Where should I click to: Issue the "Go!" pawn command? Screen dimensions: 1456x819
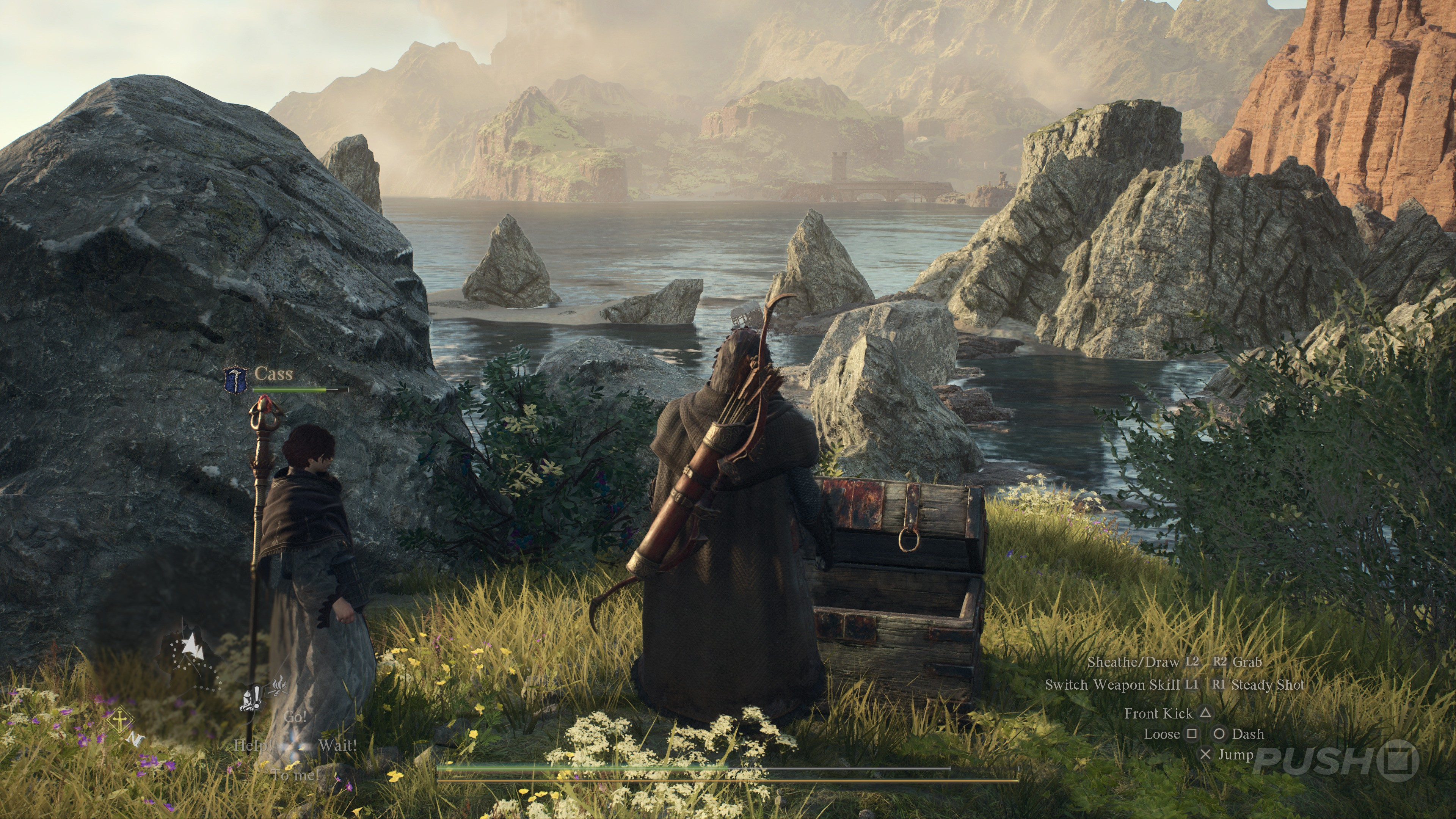[295, 717]
